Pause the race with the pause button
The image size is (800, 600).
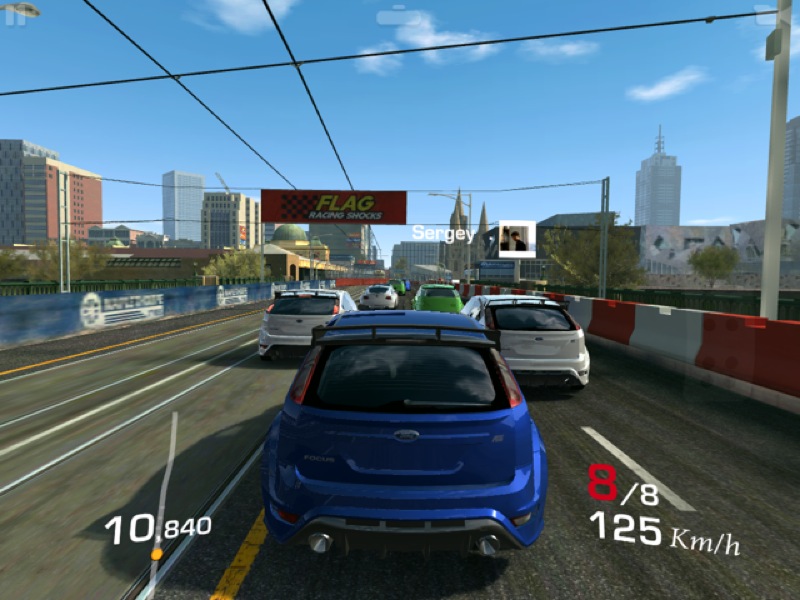tap(15, 16)
